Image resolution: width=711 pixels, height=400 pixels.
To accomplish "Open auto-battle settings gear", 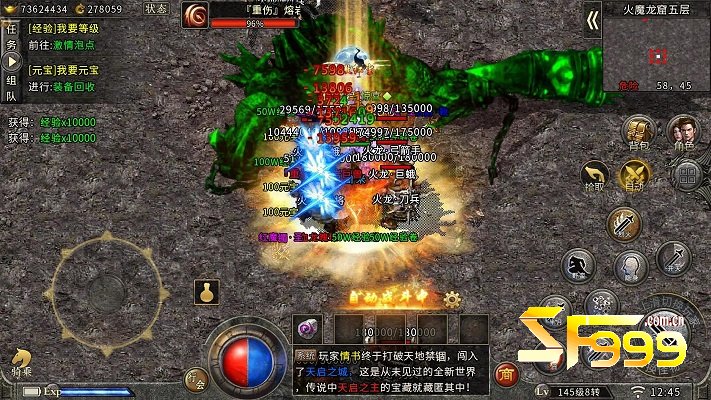I will pos(452,298).
